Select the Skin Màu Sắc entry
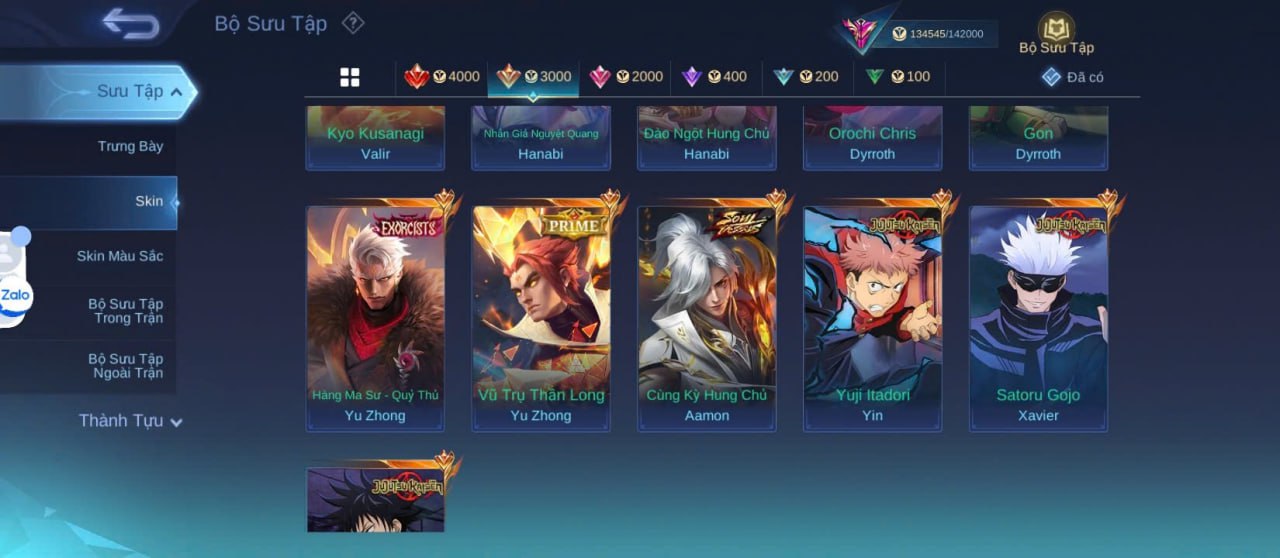 [119, 256]
